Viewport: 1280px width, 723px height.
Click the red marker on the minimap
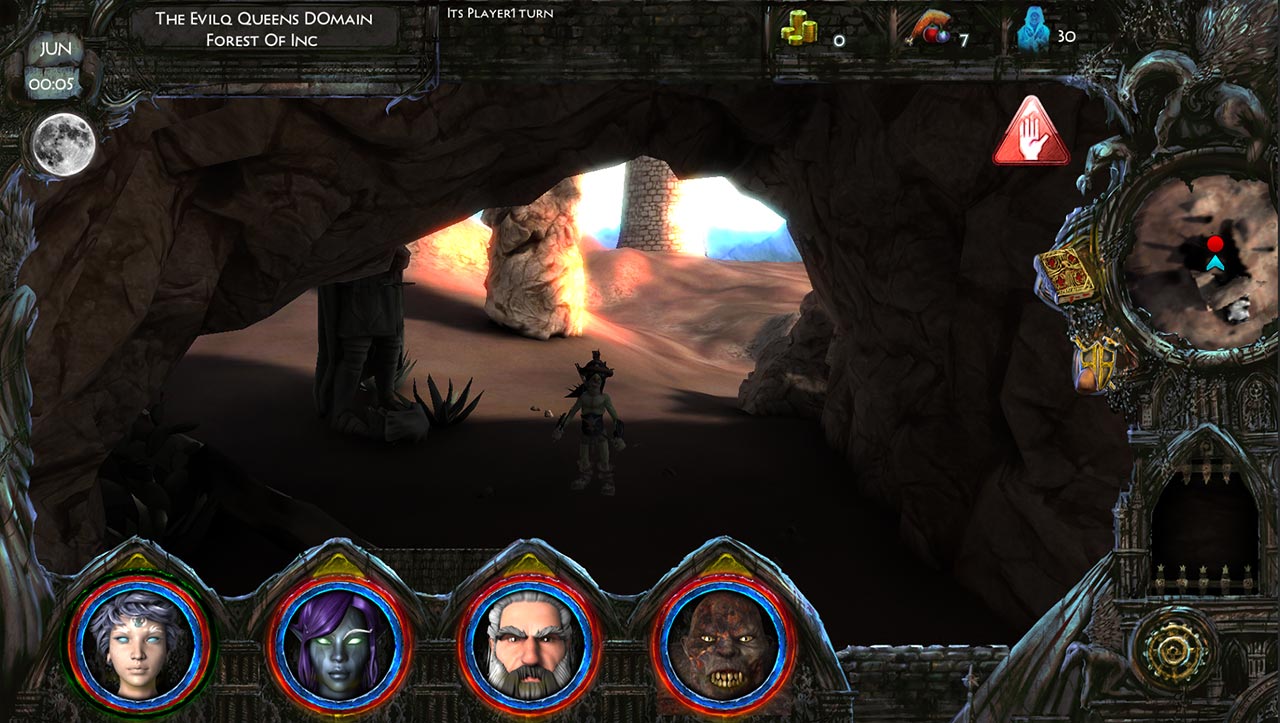[1215, 242]
